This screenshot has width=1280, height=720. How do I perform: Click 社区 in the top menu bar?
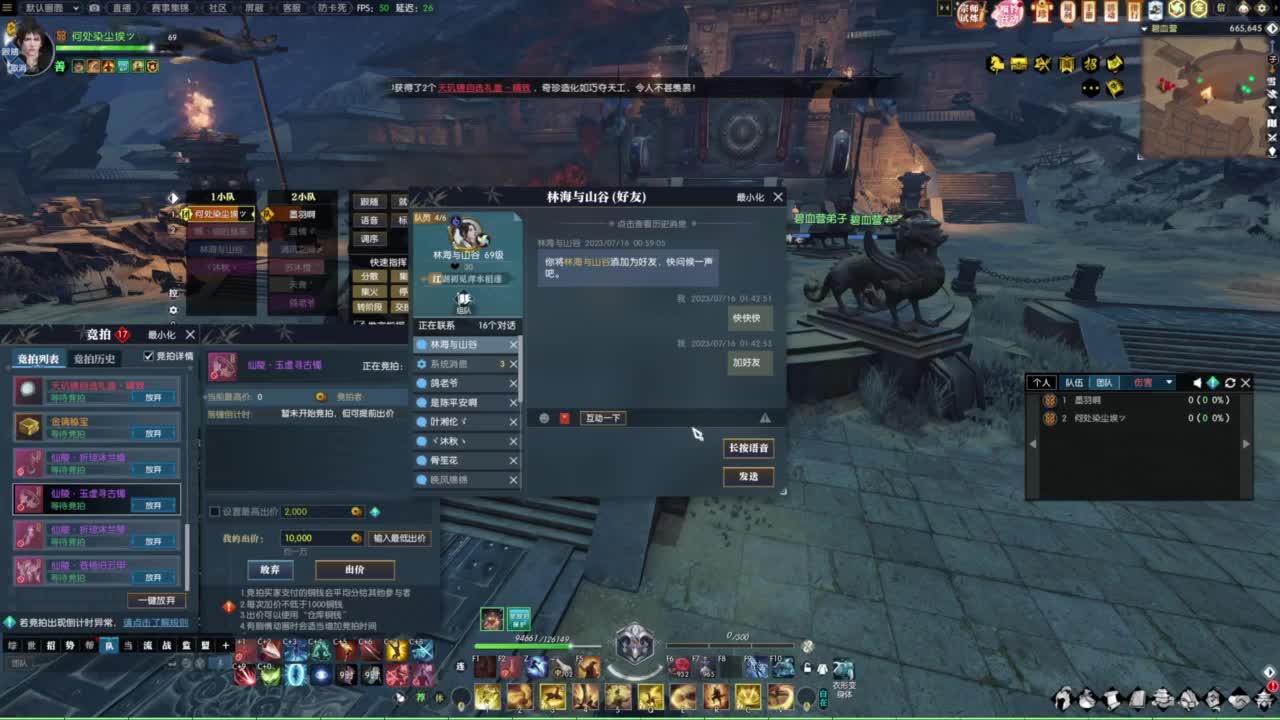point(216,9)
